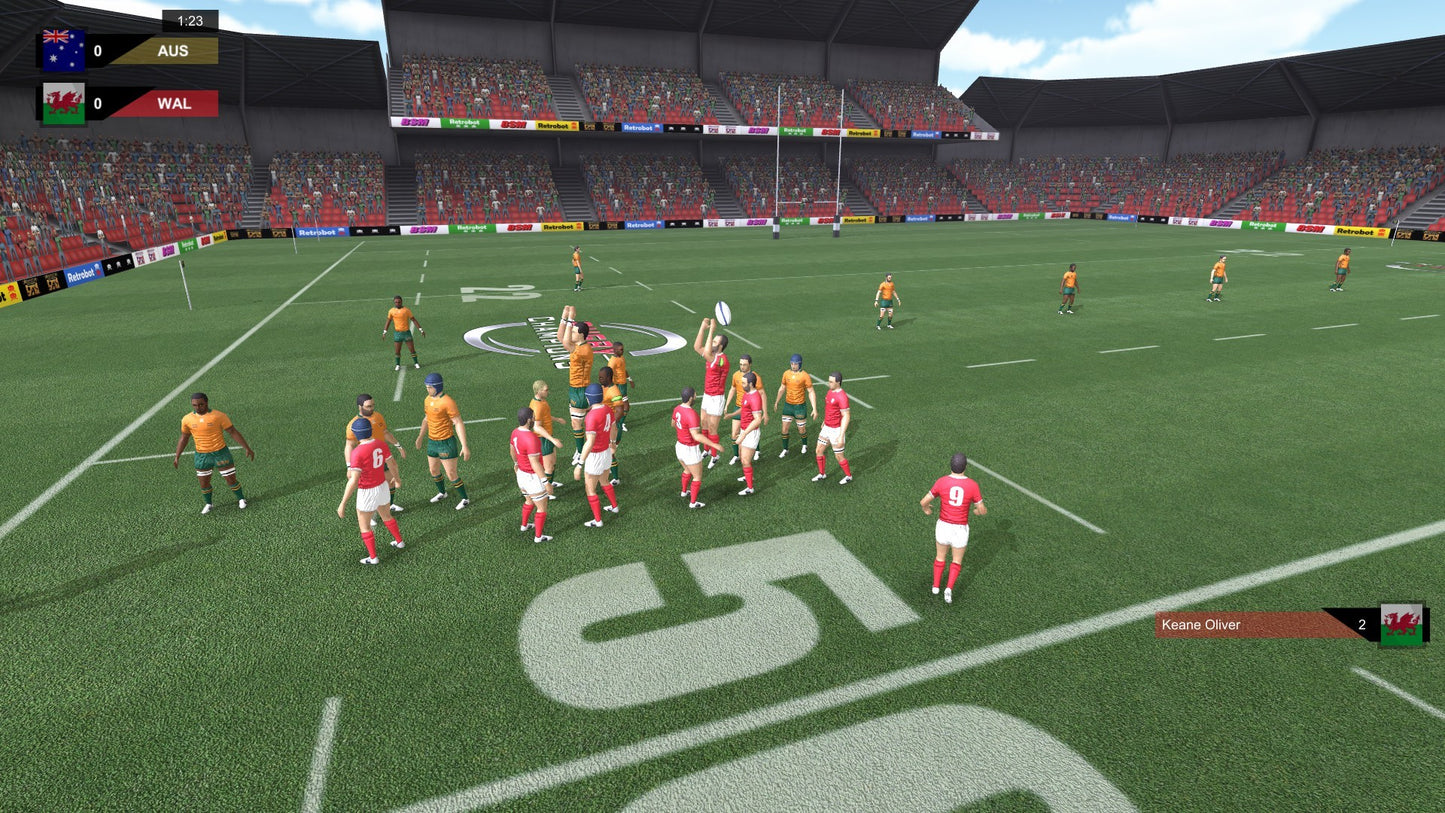Click the number 2 on the player banner
Image resolution: width=1445 pixels, height=813 pixels.
(1360, 624)
